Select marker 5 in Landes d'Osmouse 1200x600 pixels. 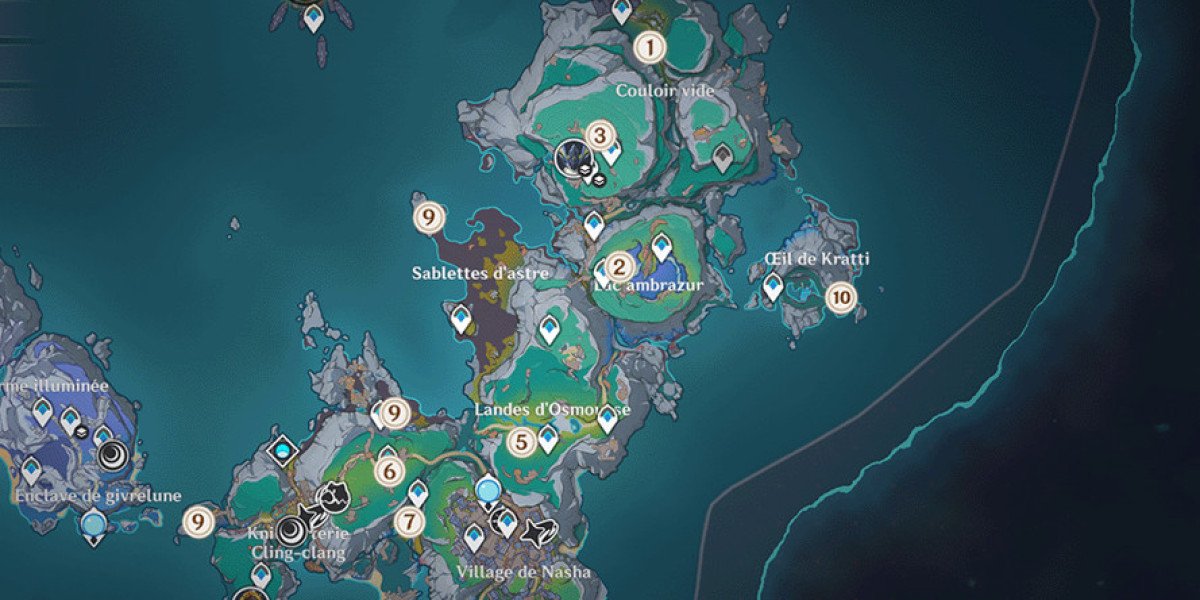click(519, 442)
